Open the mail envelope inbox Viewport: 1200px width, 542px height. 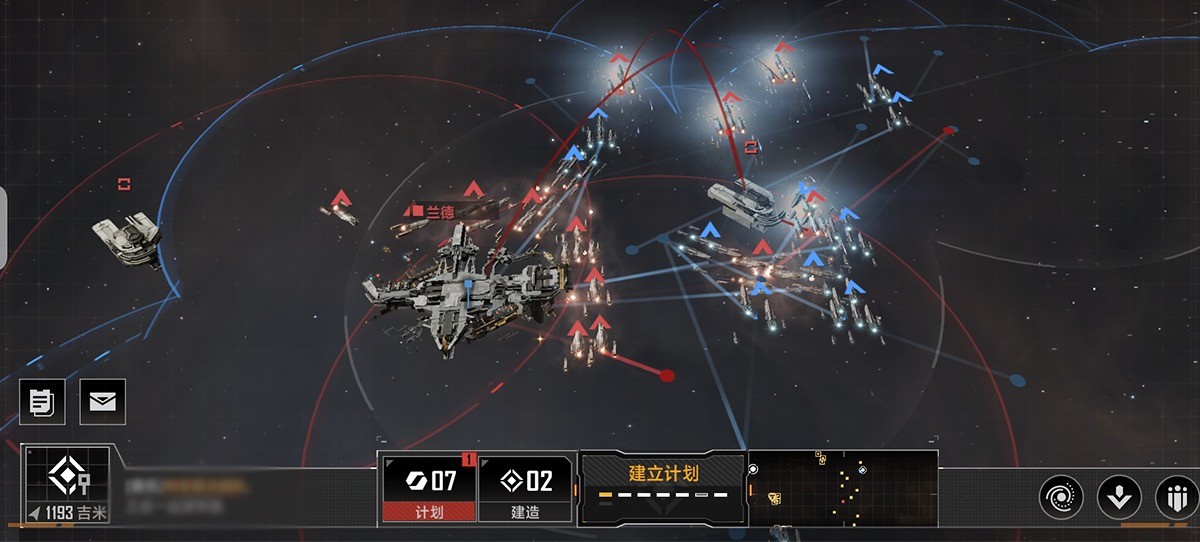[101, 402]
